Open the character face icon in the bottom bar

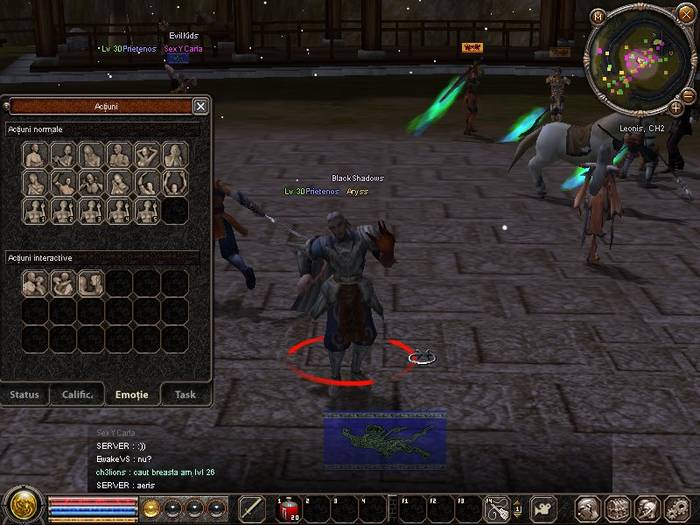pos(589,509)
